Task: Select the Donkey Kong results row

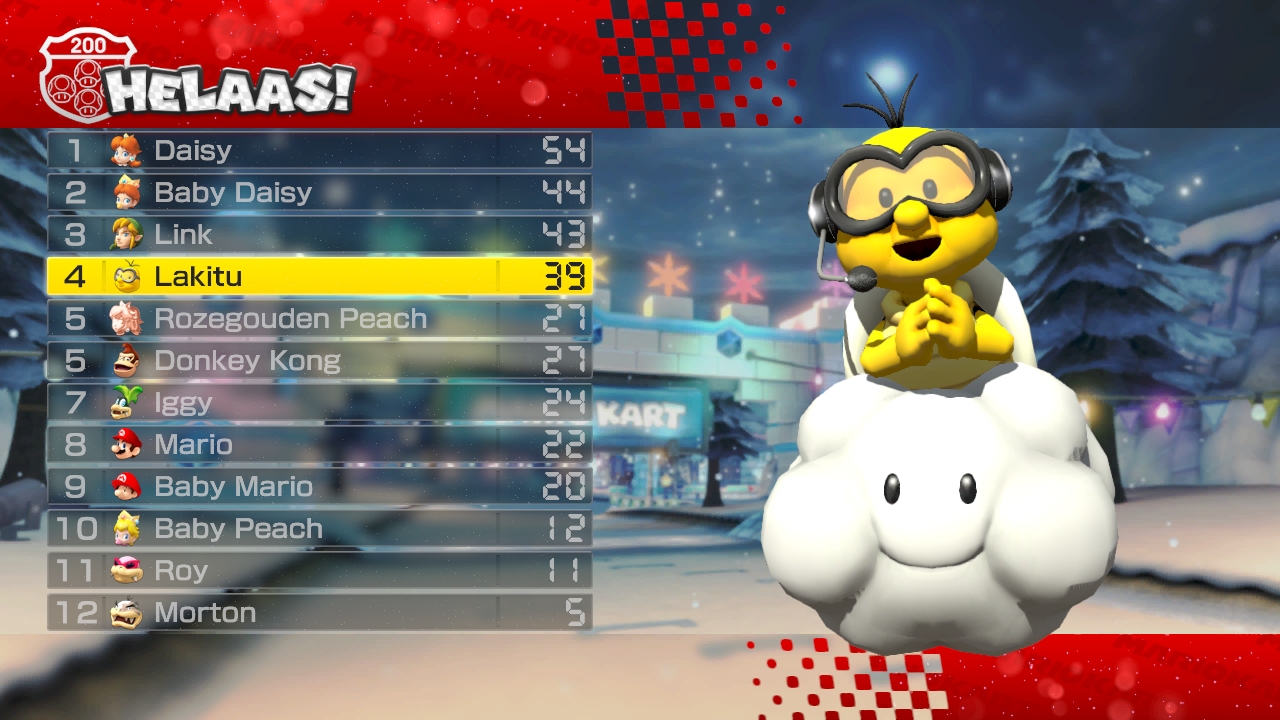Action: [x=320, y=360]
